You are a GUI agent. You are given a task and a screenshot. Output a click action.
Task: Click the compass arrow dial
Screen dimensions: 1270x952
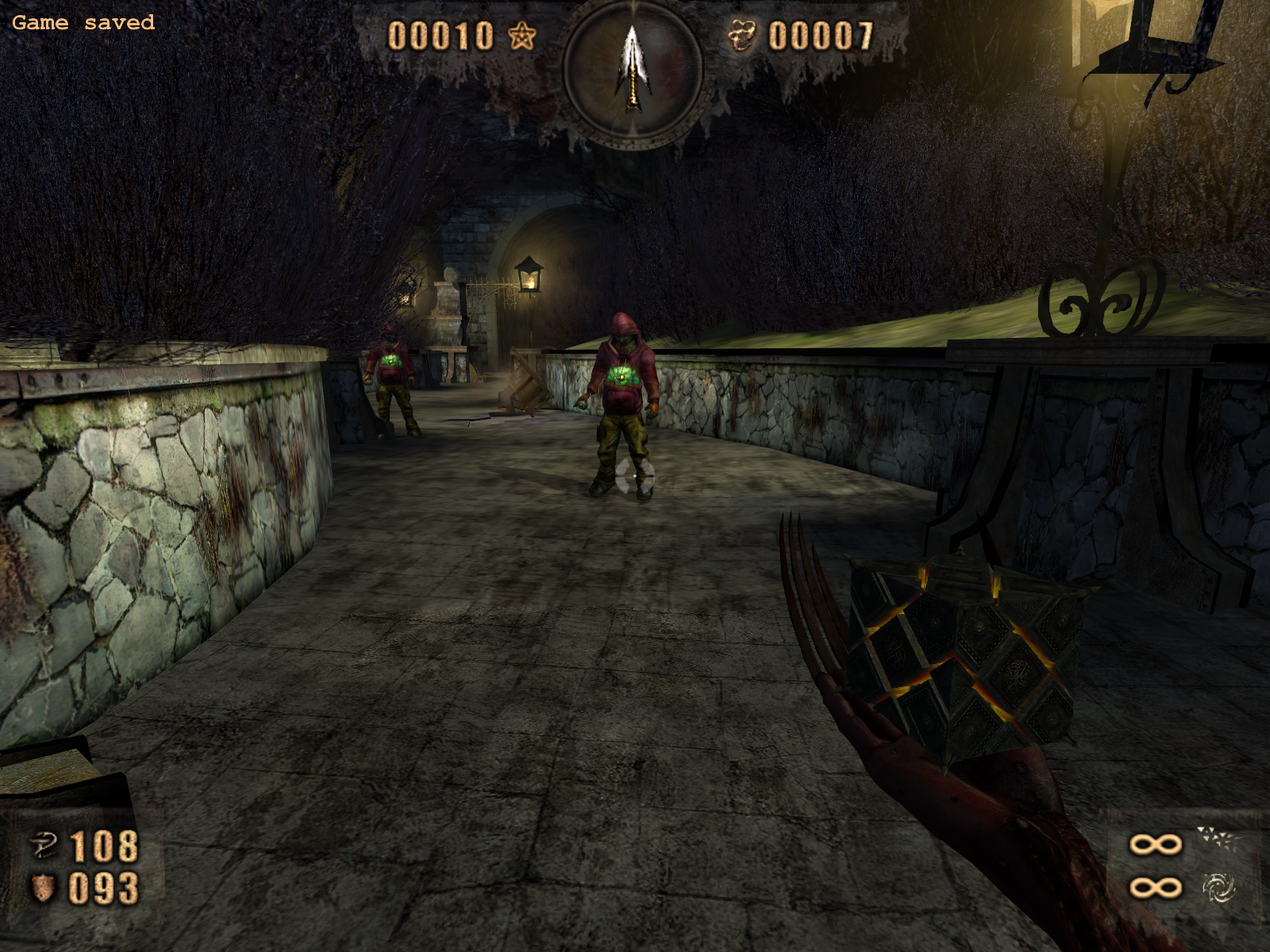coord(633,70)
